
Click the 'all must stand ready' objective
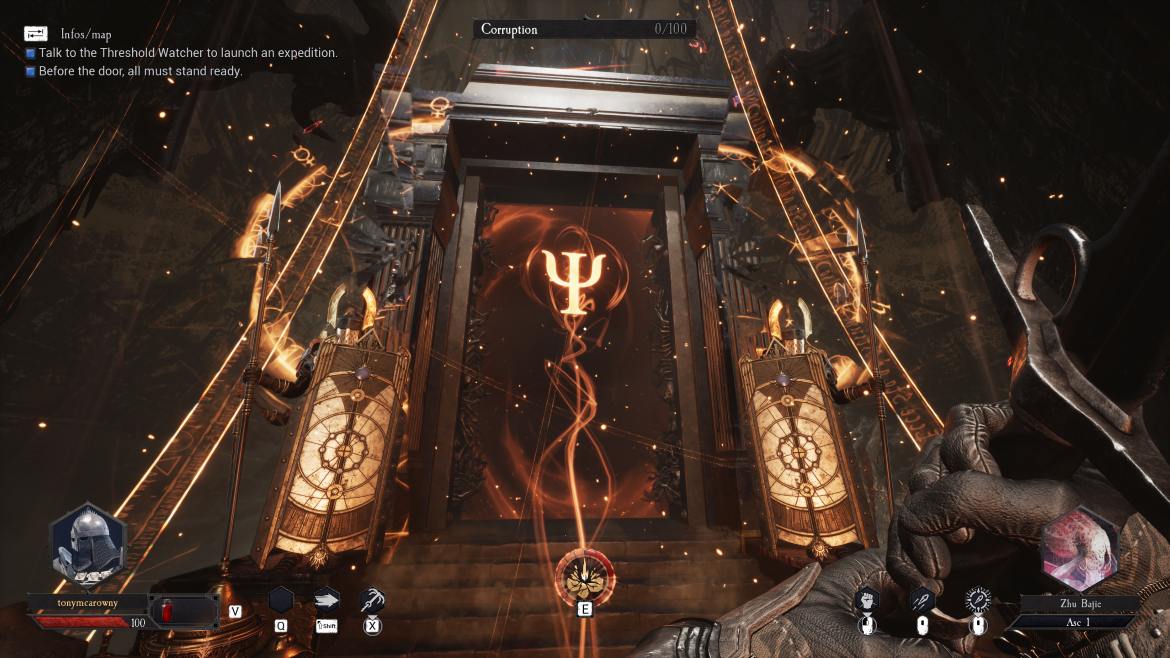click(x=140, y=71)
